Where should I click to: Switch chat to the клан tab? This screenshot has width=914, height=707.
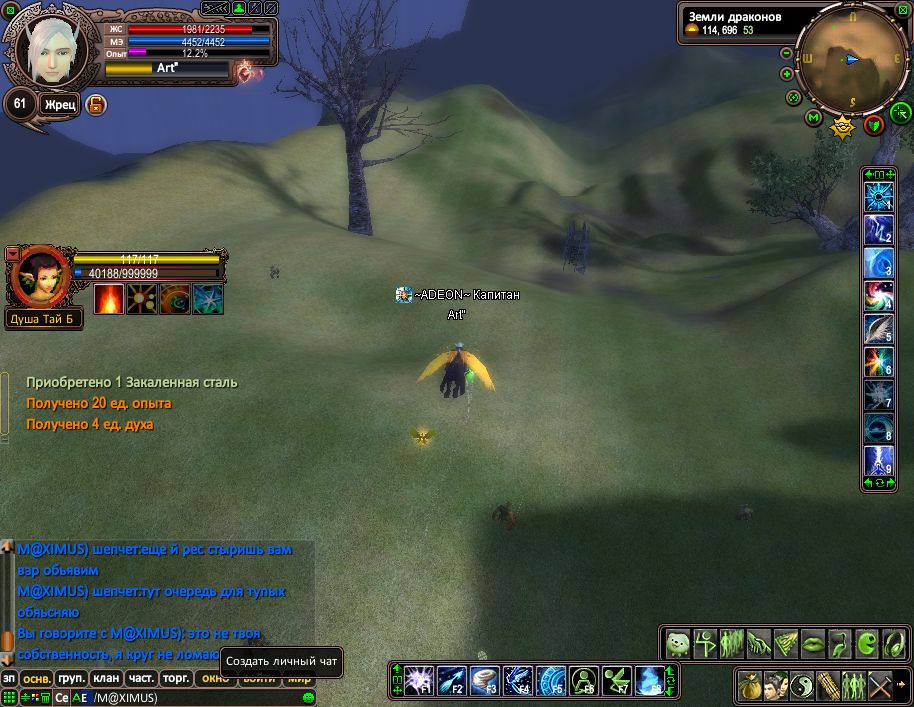[x=106, y=678]
